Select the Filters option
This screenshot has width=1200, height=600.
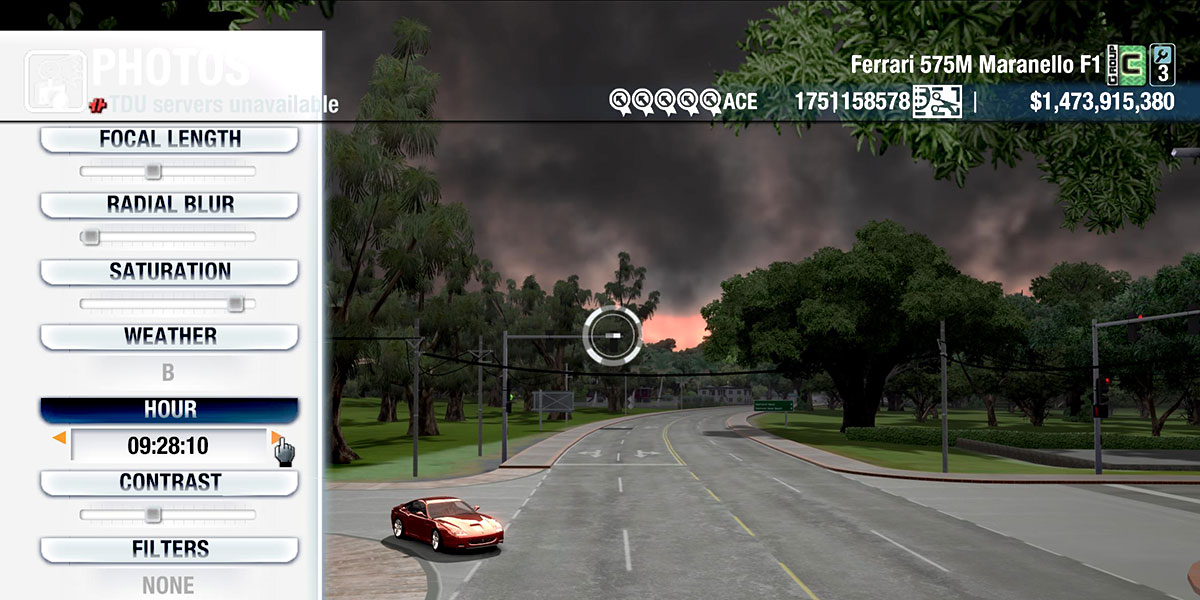[x=169, y=549]
